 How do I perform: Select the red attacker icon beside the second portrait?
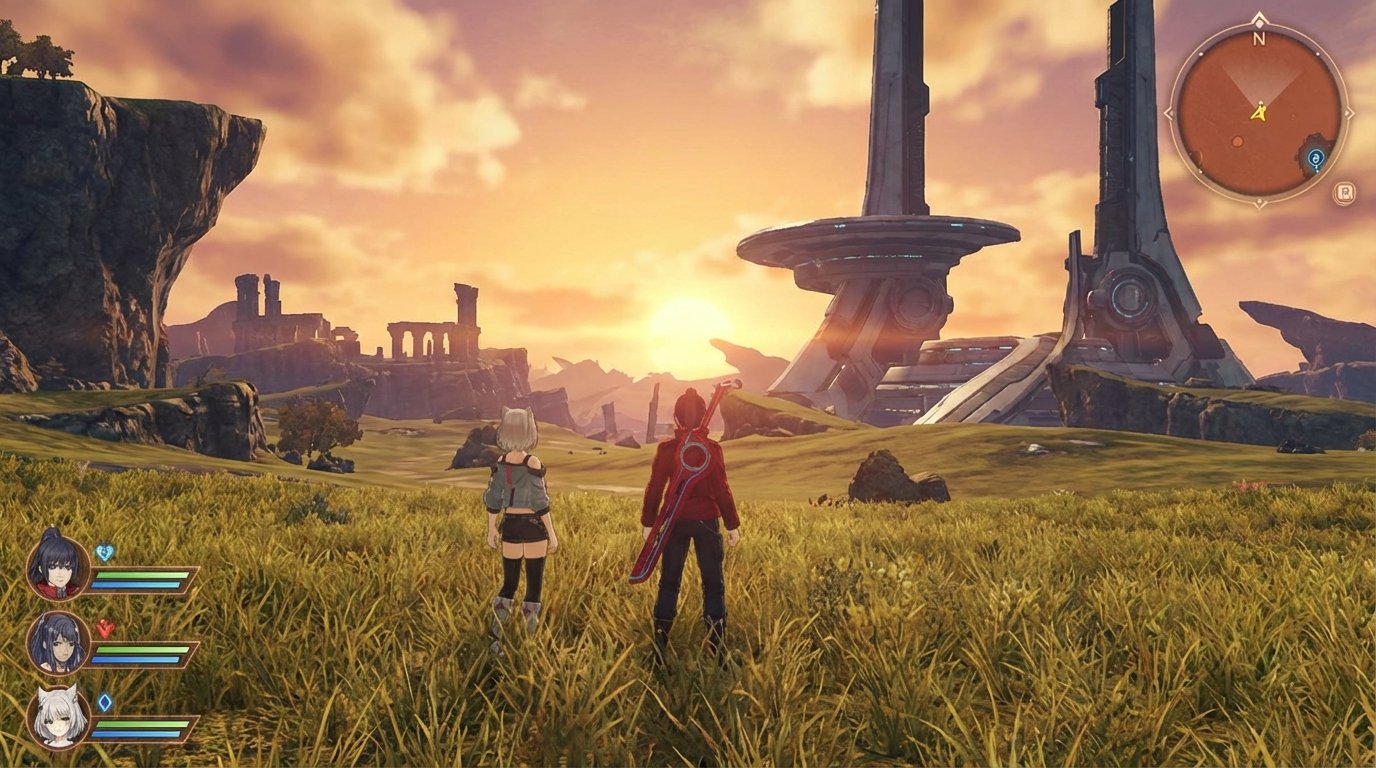click(104, 628)
